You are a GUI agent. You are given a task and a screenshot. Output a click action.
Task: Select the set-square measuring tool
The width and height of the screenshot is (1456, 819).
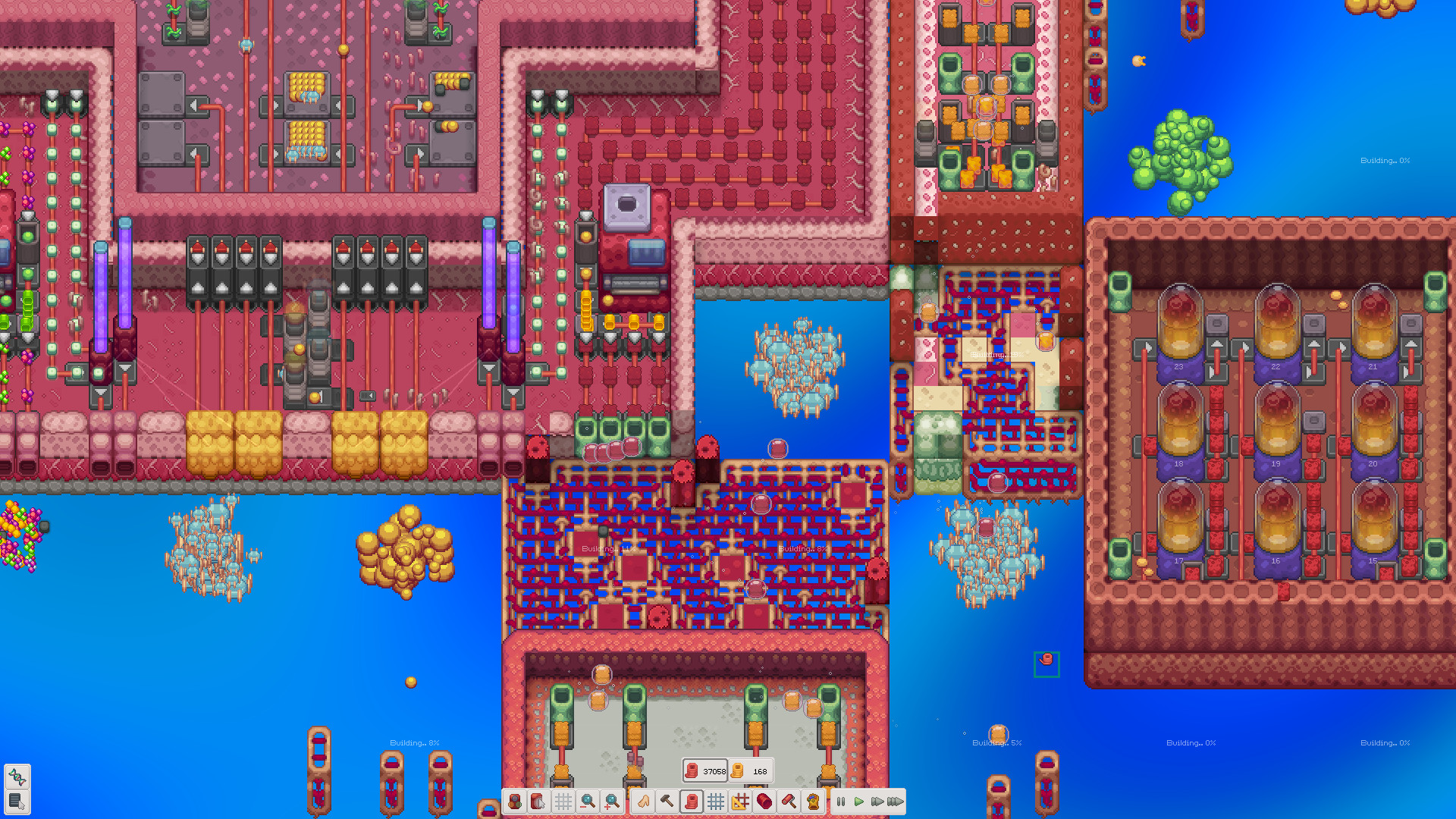point(740,802)
